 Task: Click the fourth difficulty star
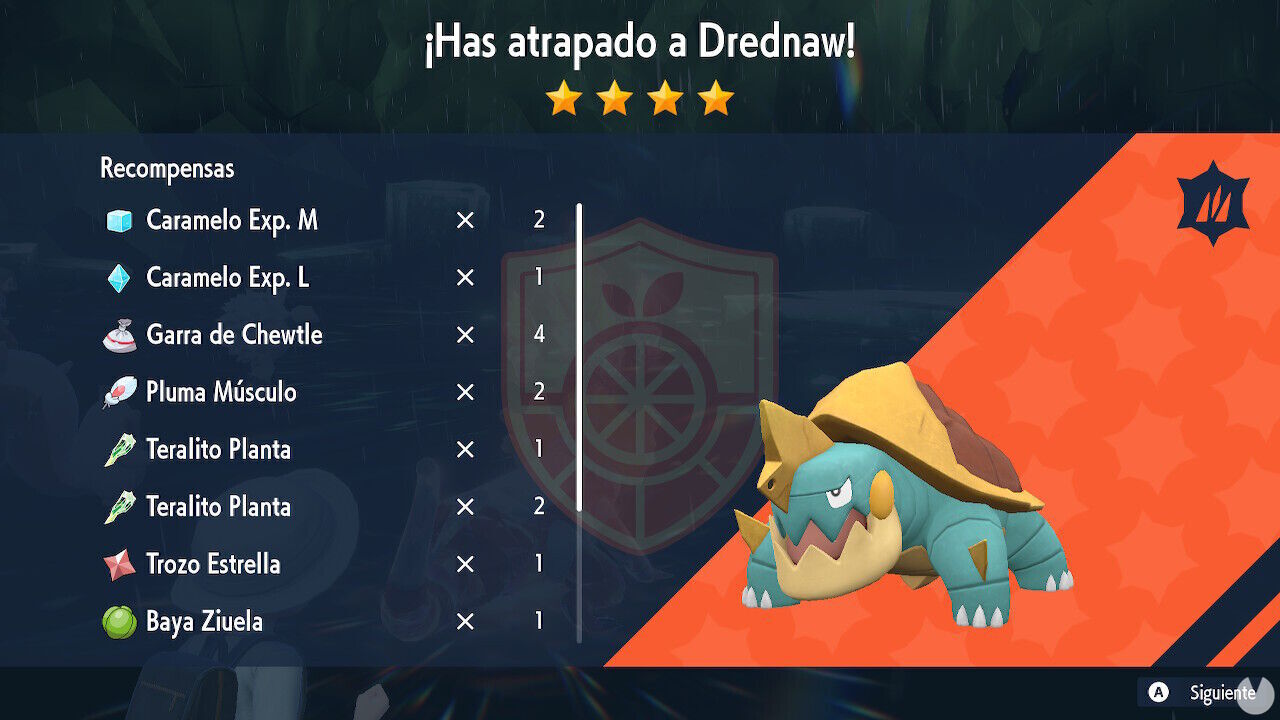pyautogui.click(x=716, y=97)
